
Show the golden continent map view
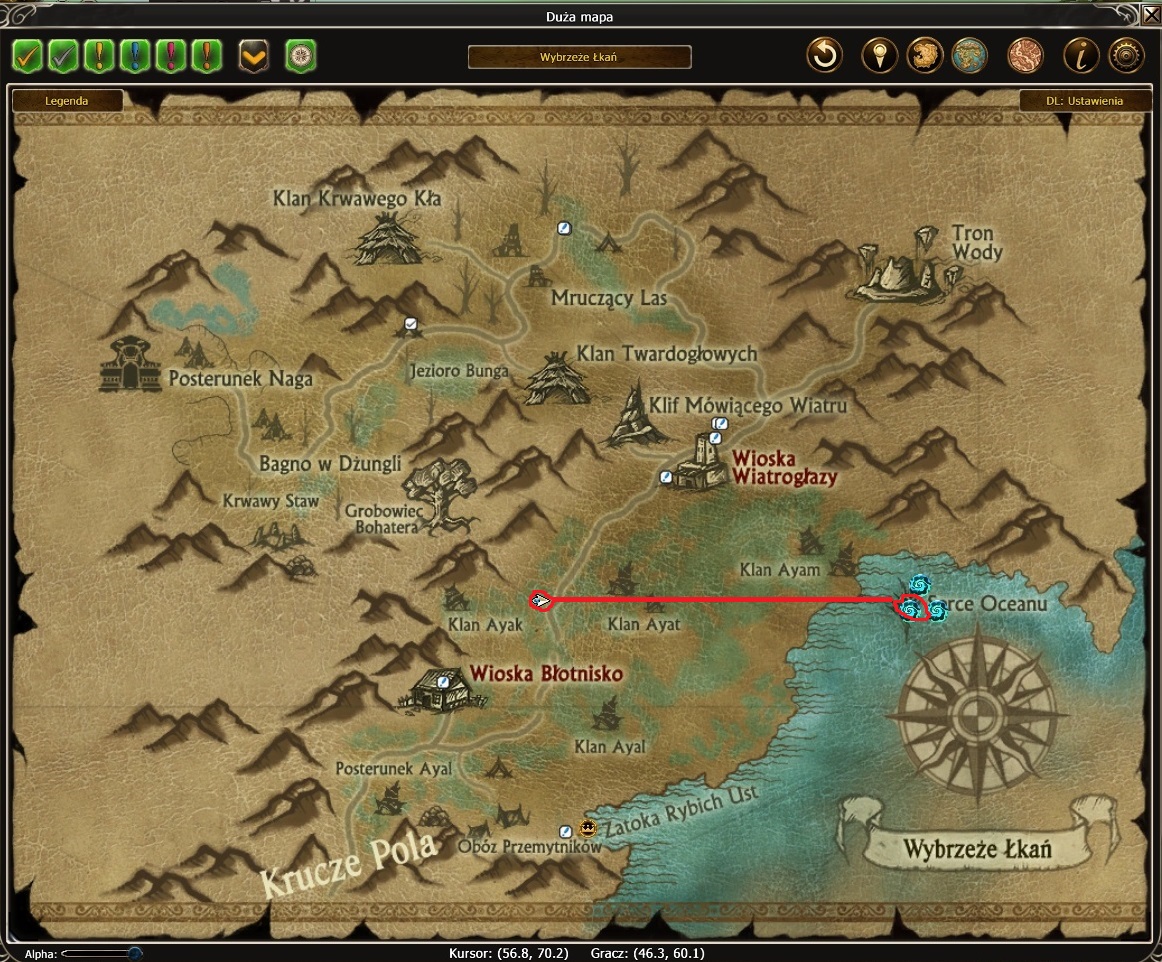925,56
